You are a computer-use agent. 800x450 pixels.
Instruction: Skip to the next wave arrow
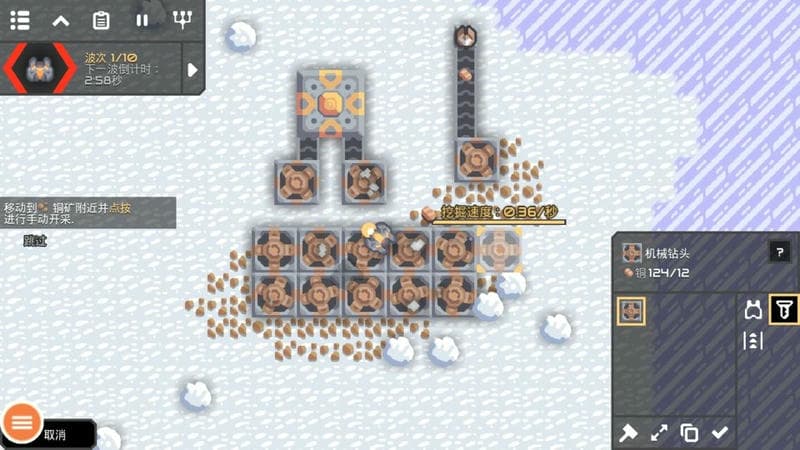(x=193, y=69)
